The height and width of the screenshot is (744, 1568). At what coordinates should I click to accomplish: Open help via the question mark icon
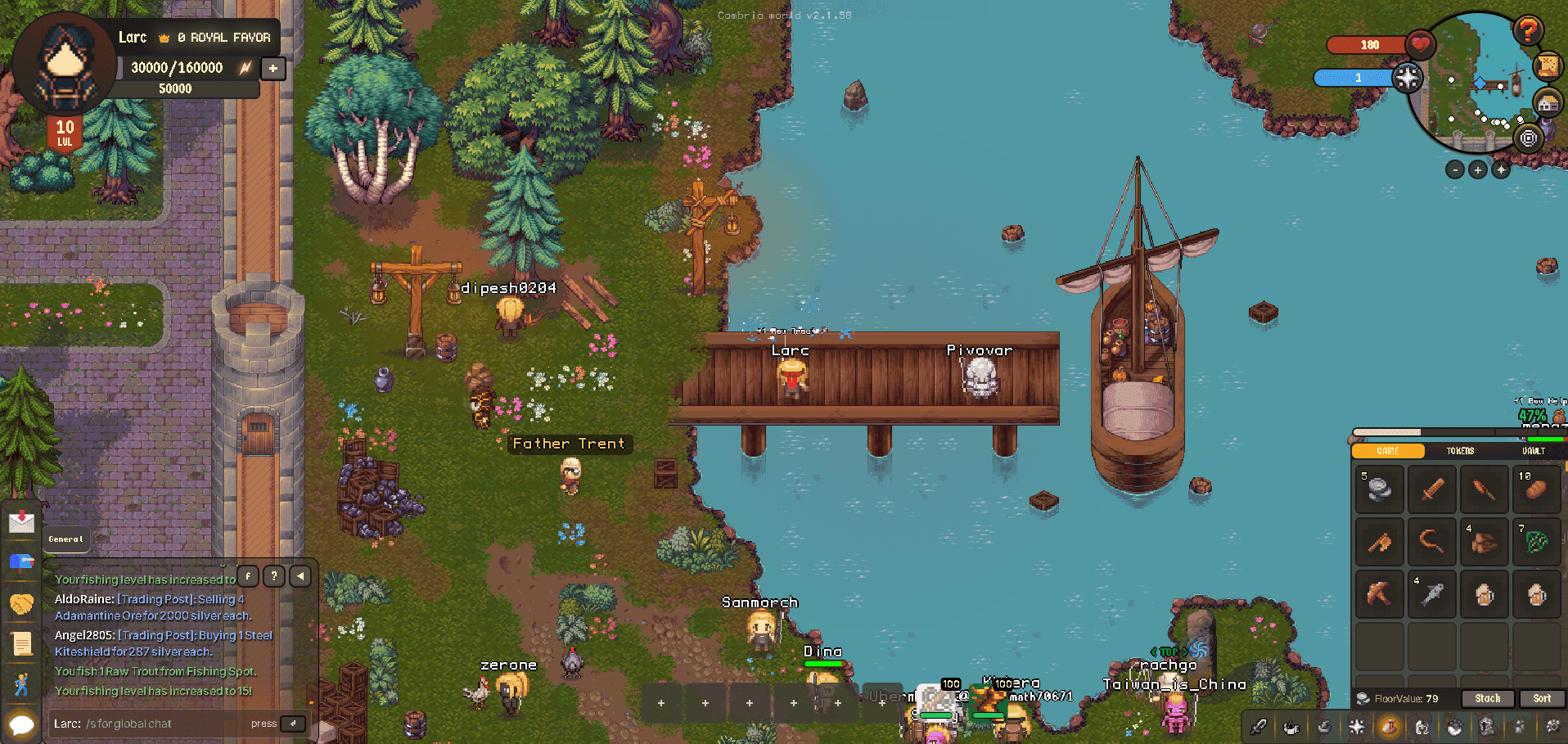tap(1527, 30)
